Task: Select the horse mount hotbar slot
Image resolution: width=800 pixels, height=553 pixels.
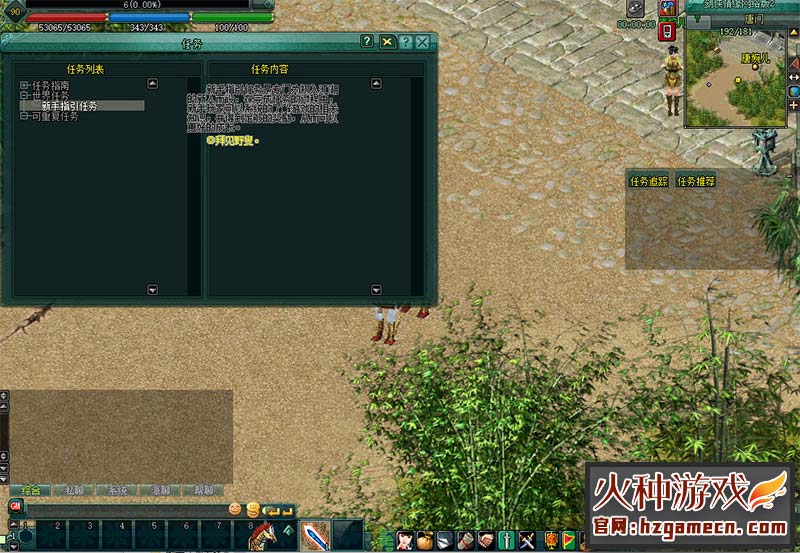Action: (x=263, y=535)
